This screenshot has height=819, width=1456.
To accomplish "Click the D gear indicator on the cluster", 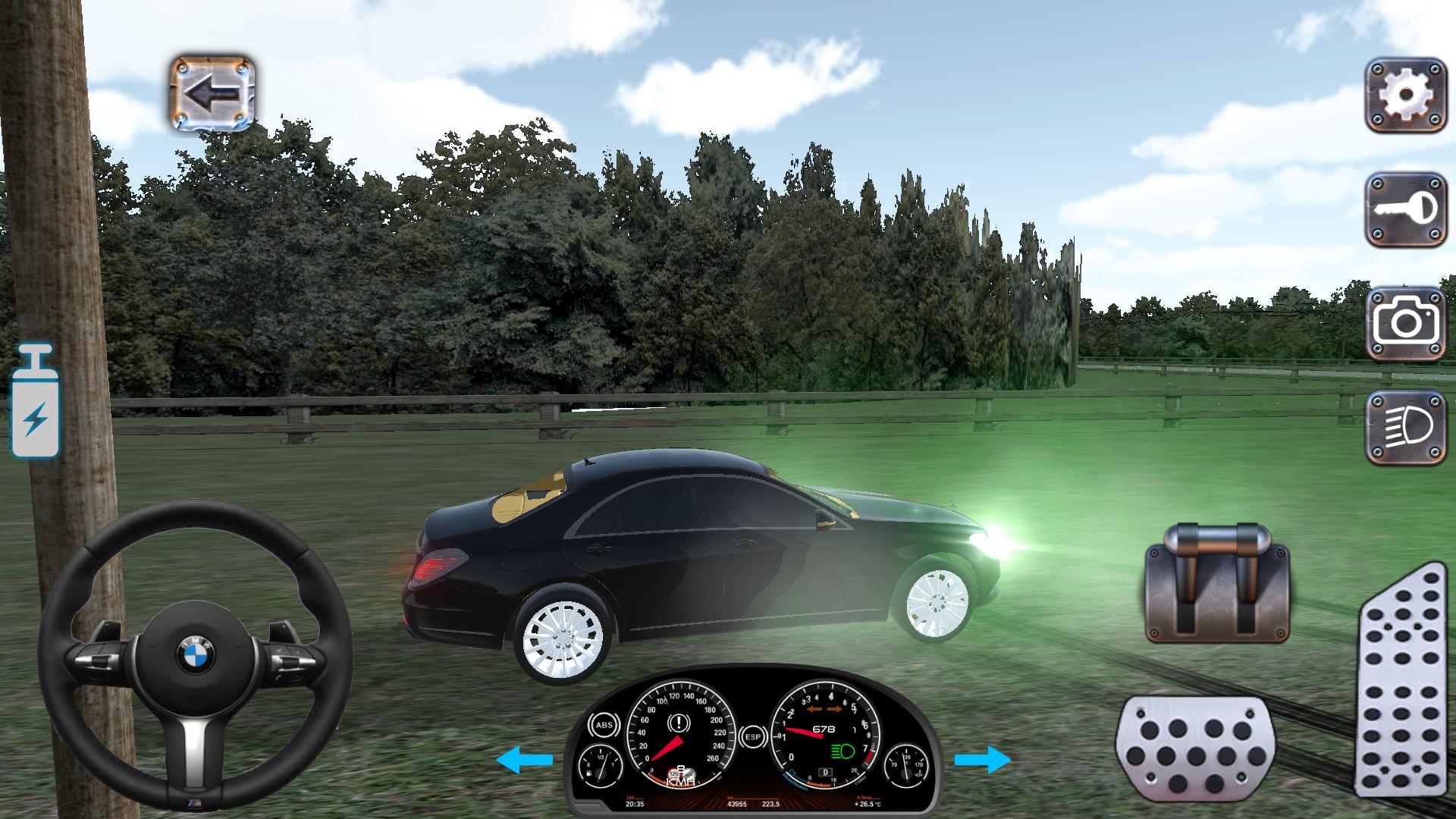I will coord(827,773).
